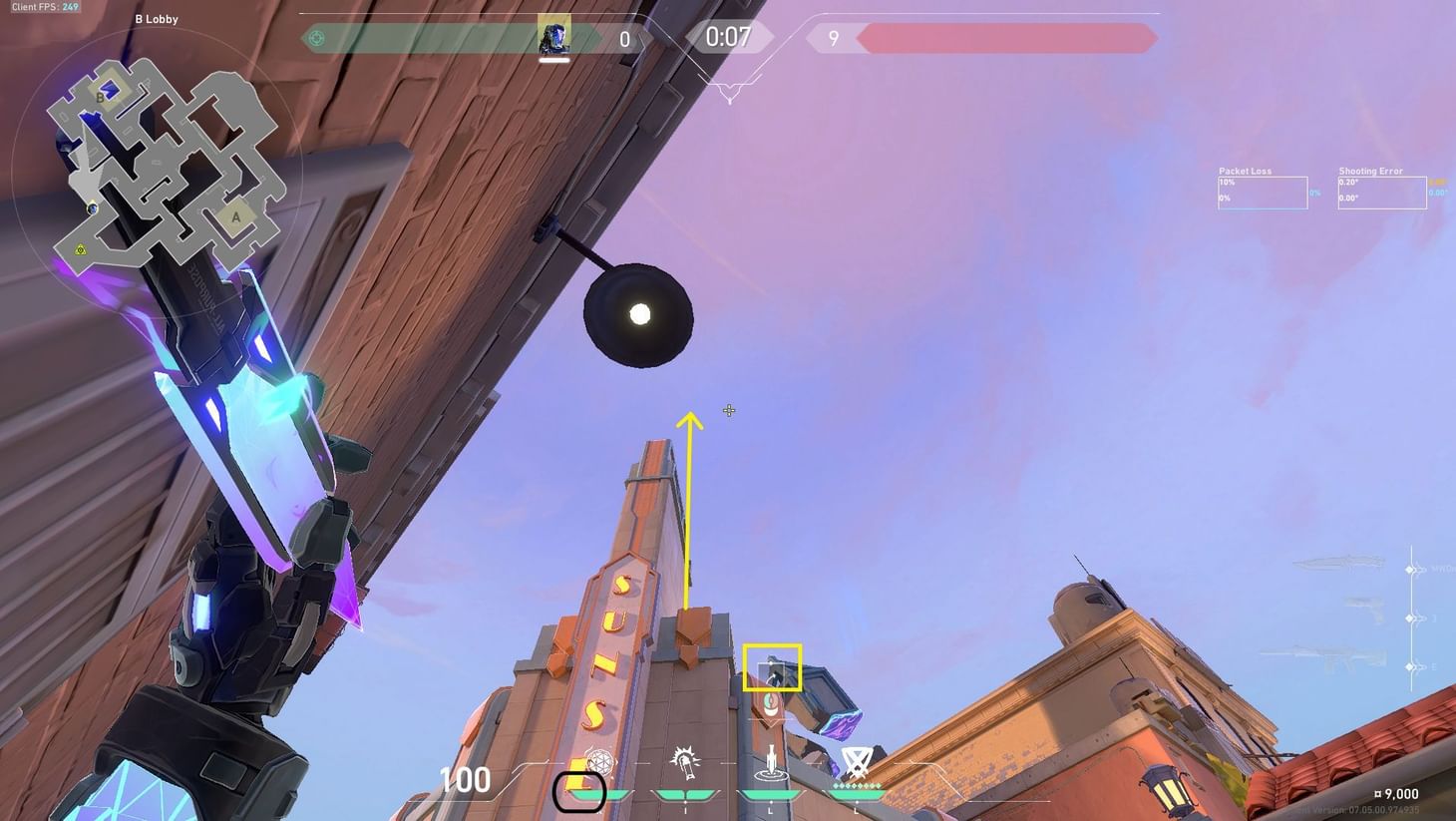The image size is (1456, 821).
Task: Click the agent portrait on the top scoreboard
Action: 554,37
